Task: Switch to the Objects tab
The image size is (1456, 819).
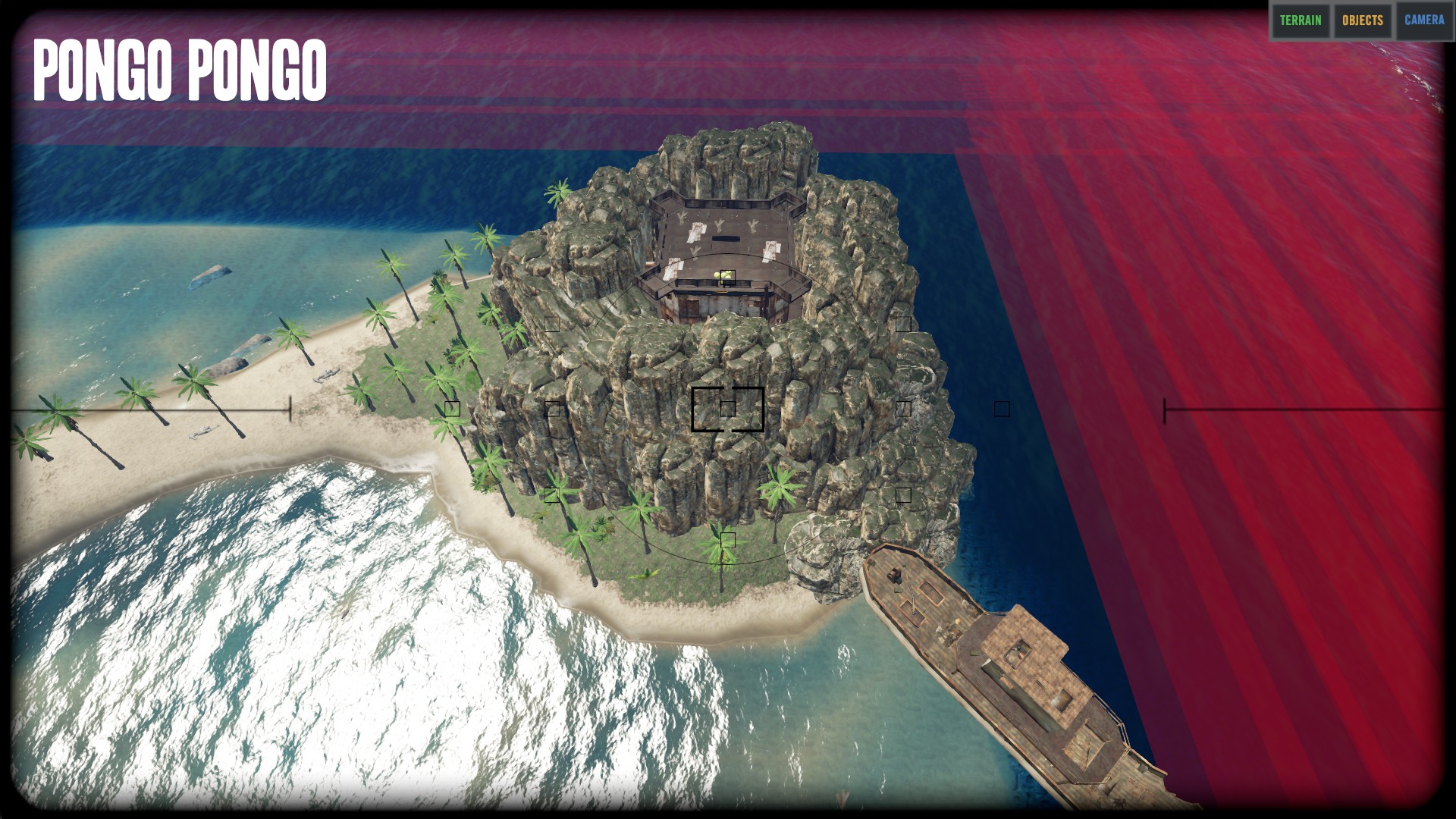Action: [x=1363, y=20]
